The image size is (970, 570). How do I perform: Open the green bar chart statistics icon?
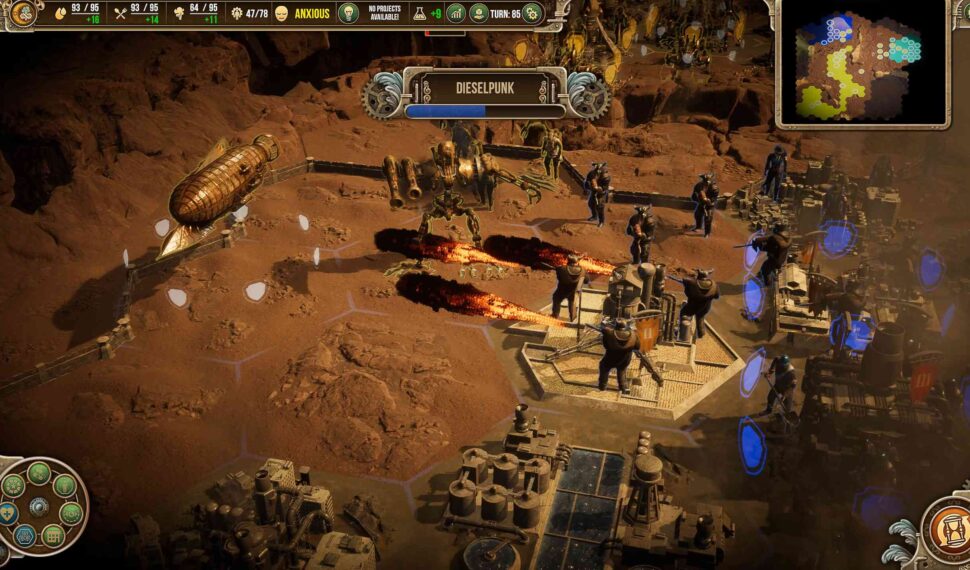pos(455,13)
